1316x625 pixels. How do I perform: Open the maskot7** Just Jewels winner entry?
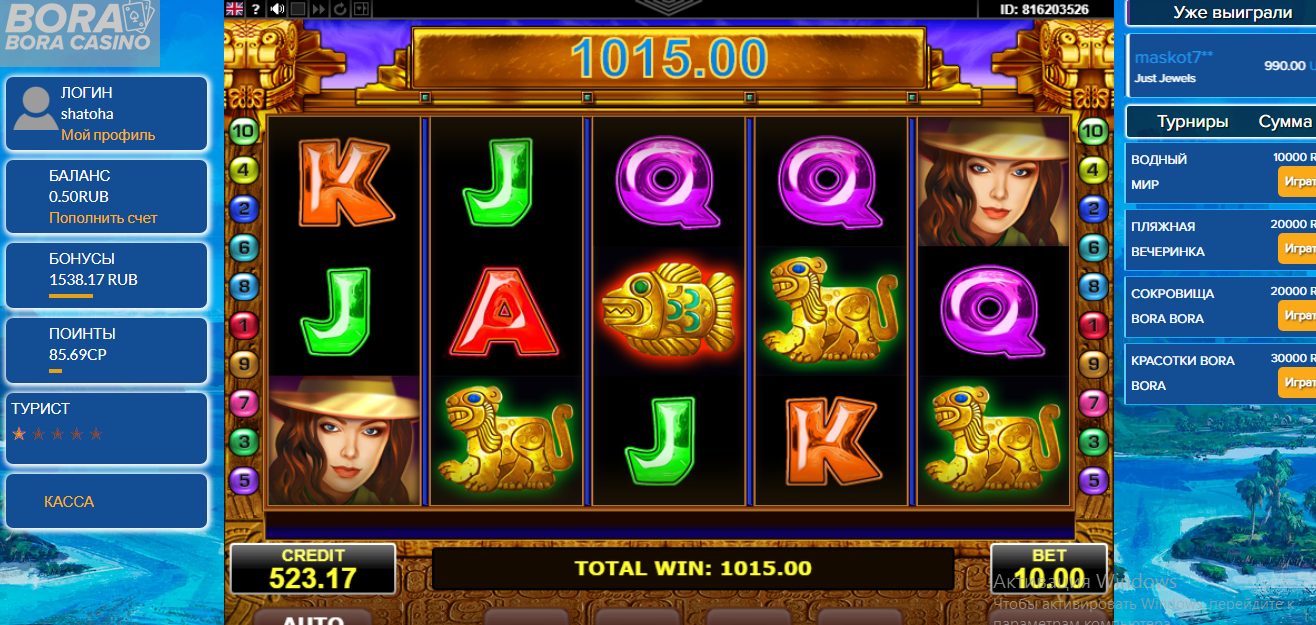pos(1220,66)
